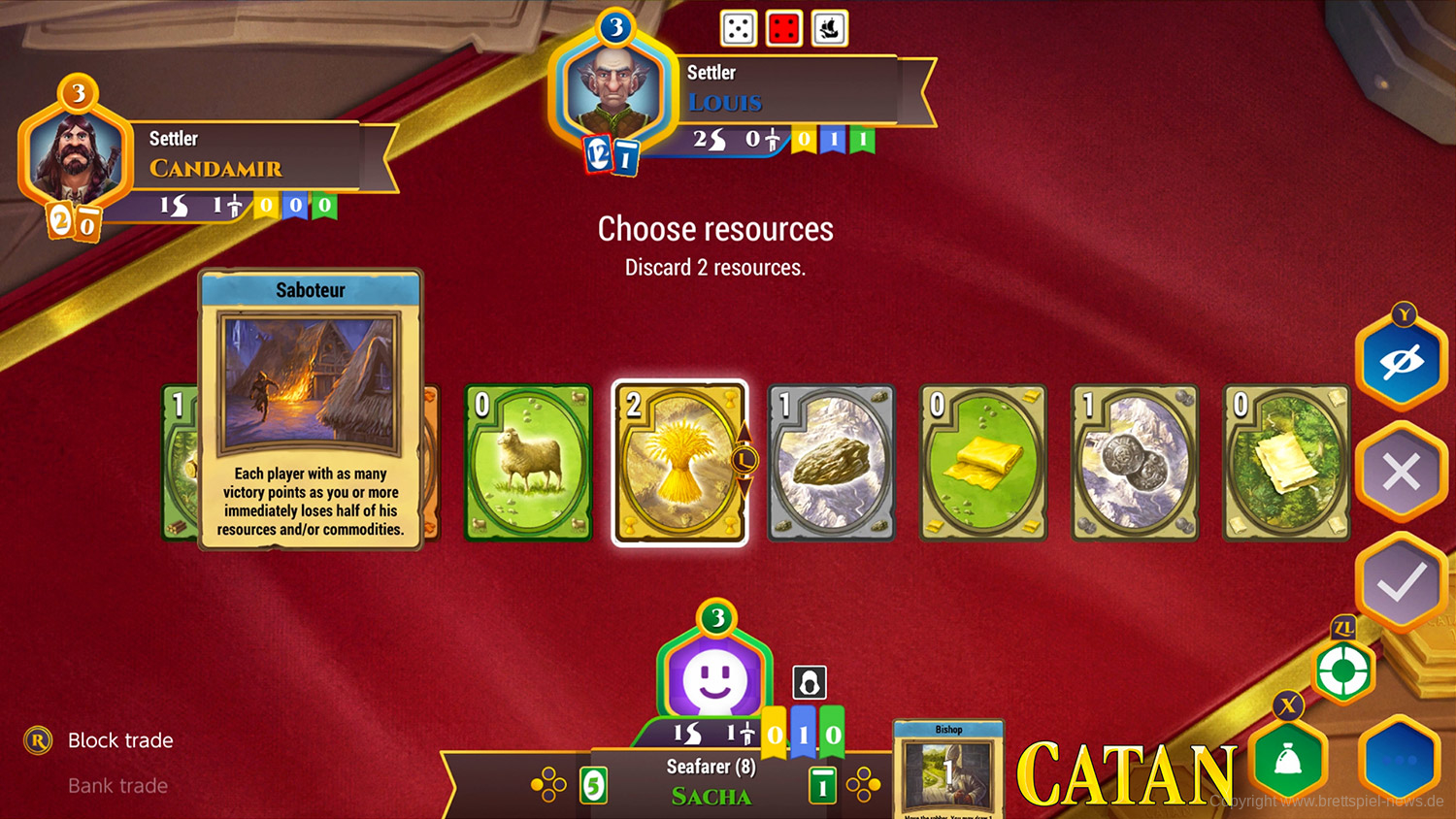Viewport: 1456px width, 819px height.
Task: Choose the silver coin commodity card
Action: point(1134,462)
